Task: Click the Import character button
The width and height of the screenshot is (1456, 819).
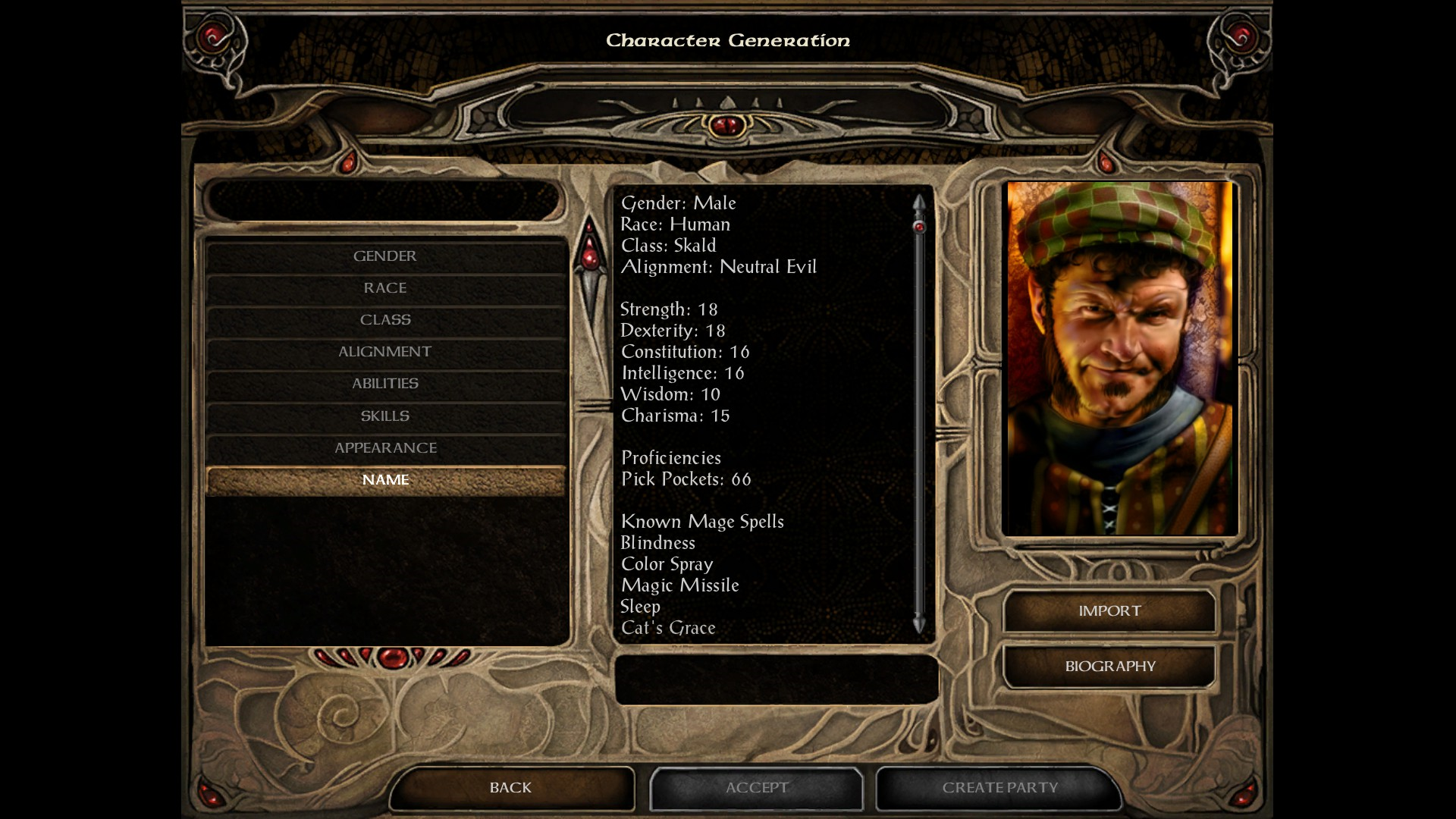Action: (x=1109, y=611)
